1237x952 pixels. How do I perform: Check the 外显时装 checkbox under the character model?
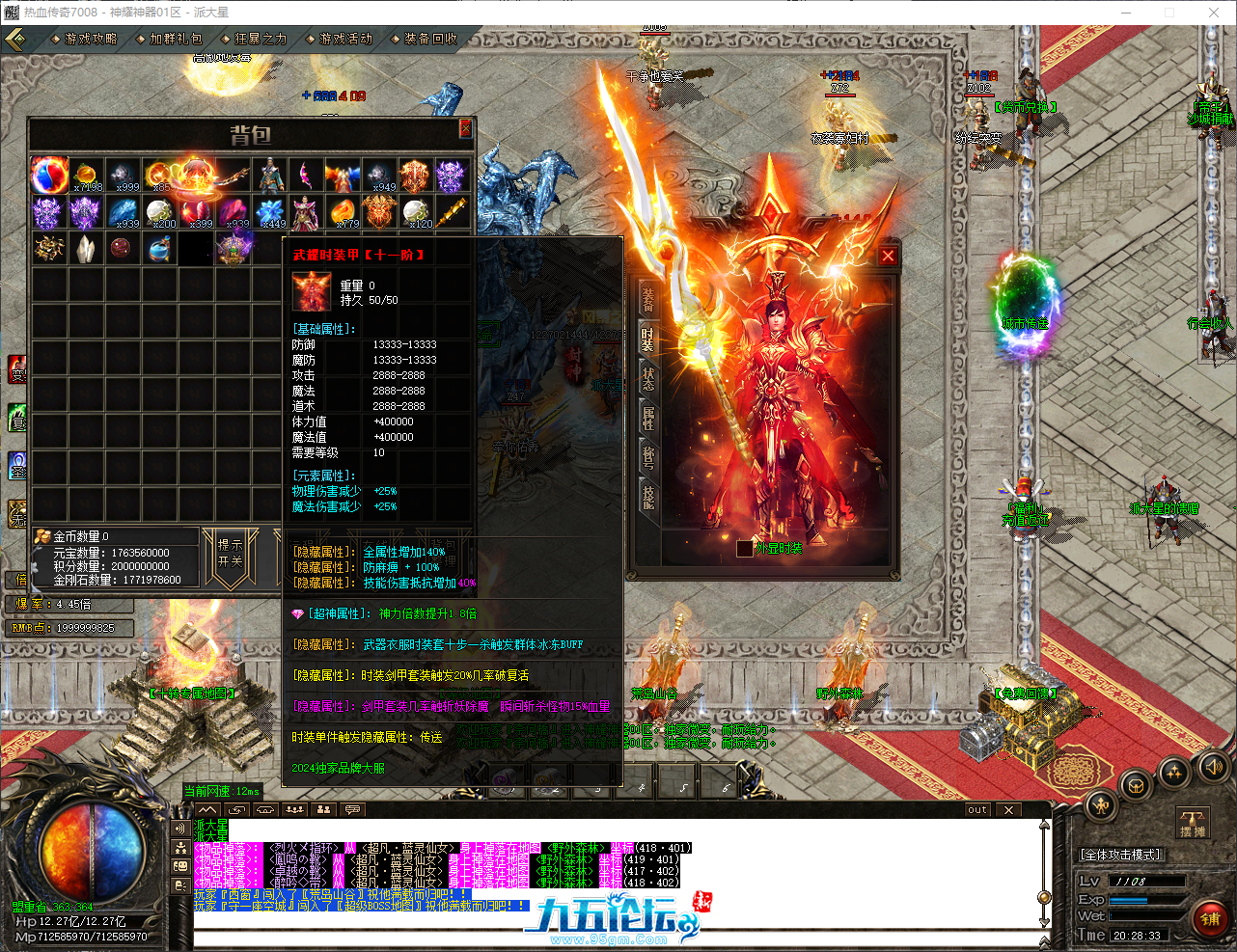[x=745, y=548]
